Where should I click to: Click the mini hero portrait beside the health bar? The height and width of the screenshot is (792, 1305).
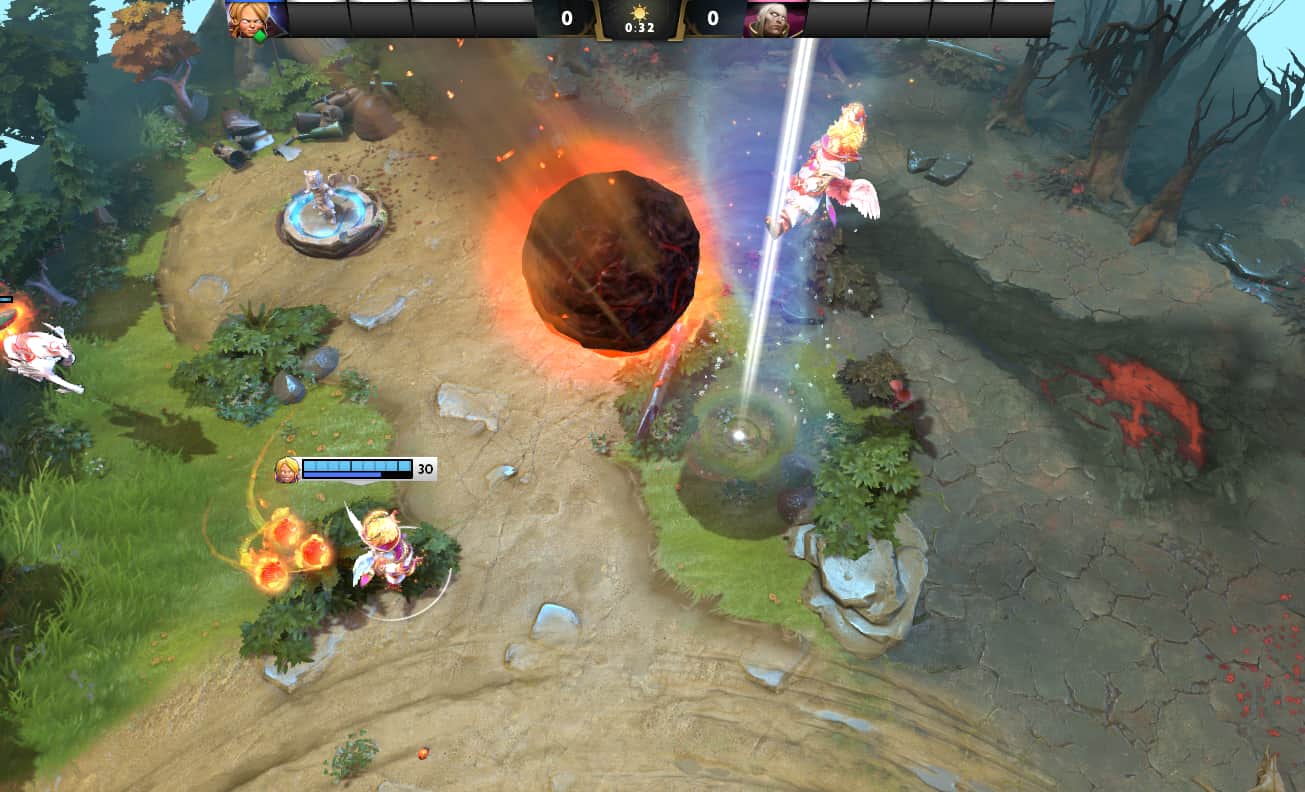pos(287,468)
